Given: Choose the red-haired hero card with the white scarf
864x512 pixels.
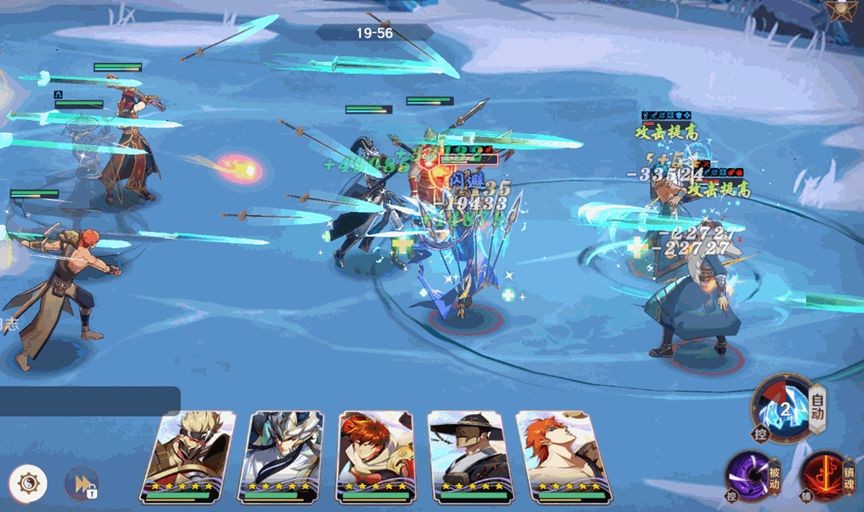Looking at the screenshot, I should tap(375, 455).
